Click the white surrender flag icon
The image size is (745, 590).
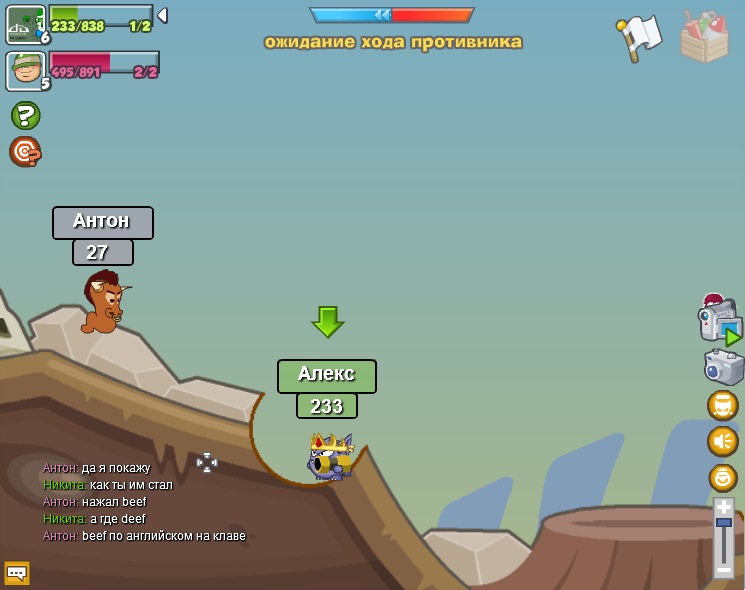pyautogui.click(x=640, y=38)
